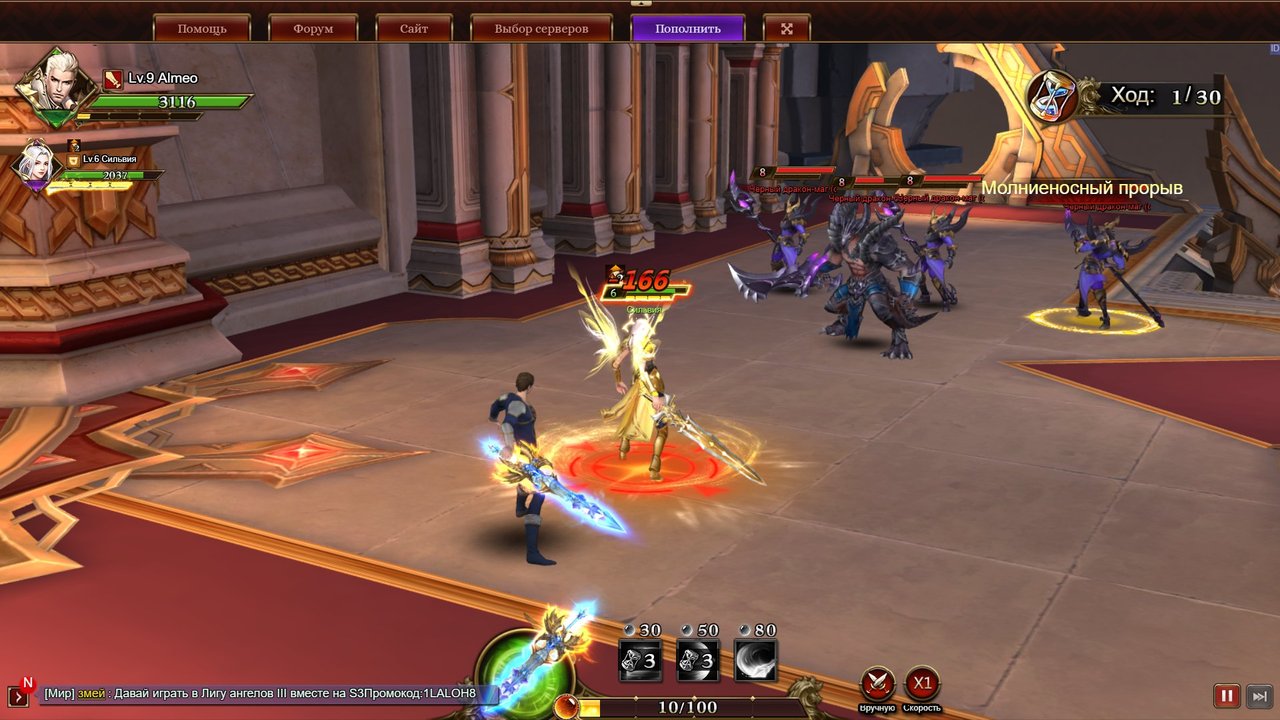Toggle the Вручную manual battle mode

(x=878, y=685)
